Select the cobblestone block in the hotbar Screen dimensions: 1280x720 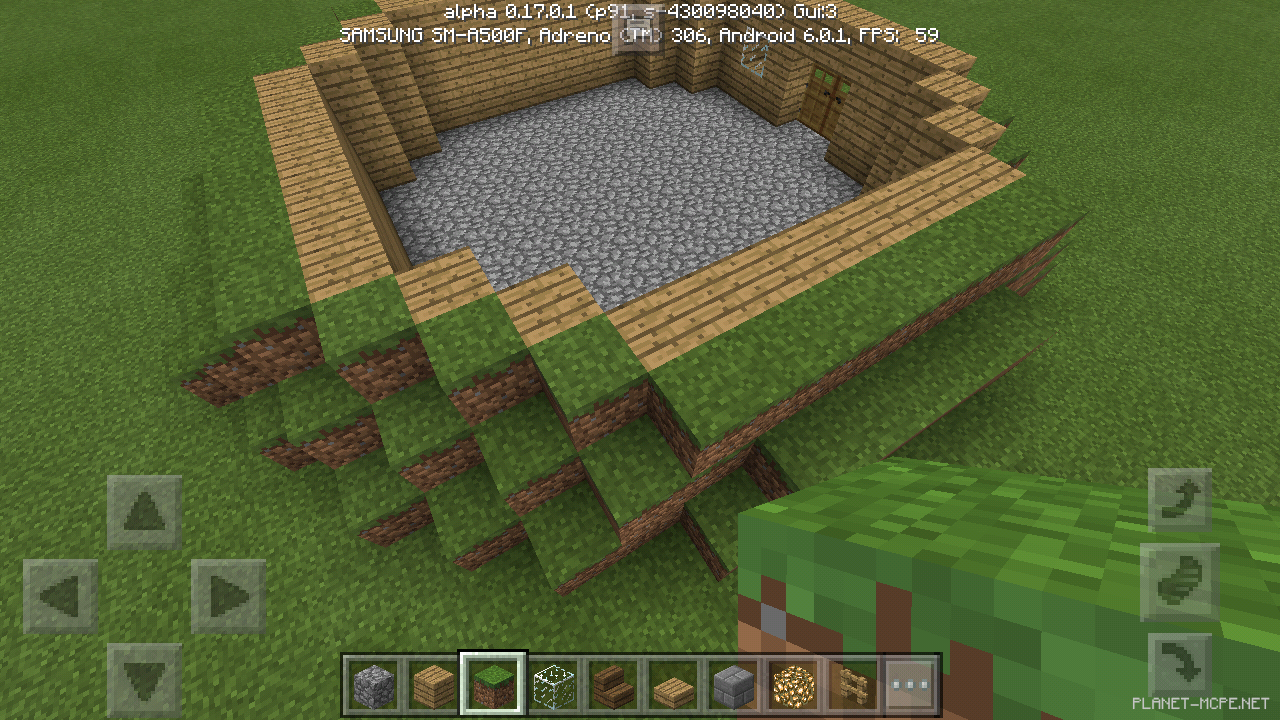[374, 685]
